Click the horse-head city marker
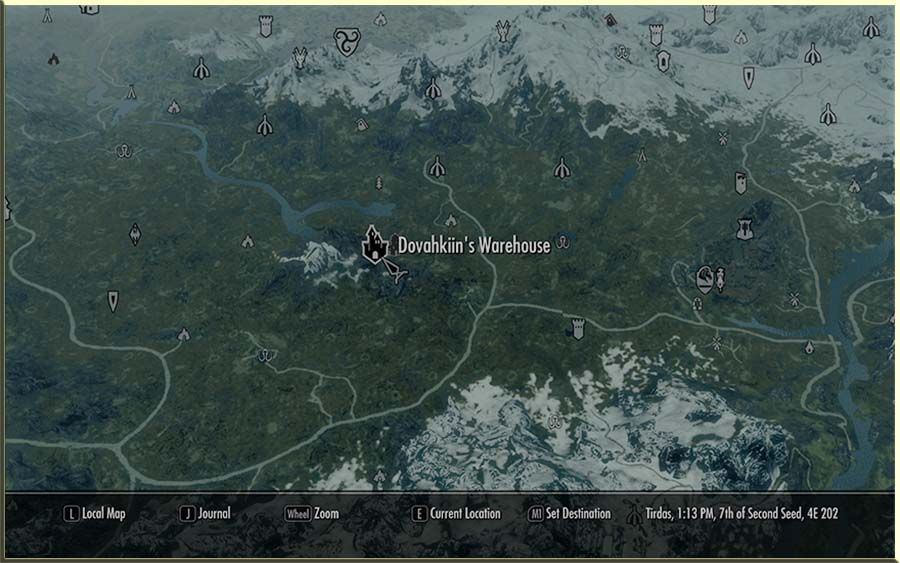Screen dimensions: 900x563 tap(705, 277)
